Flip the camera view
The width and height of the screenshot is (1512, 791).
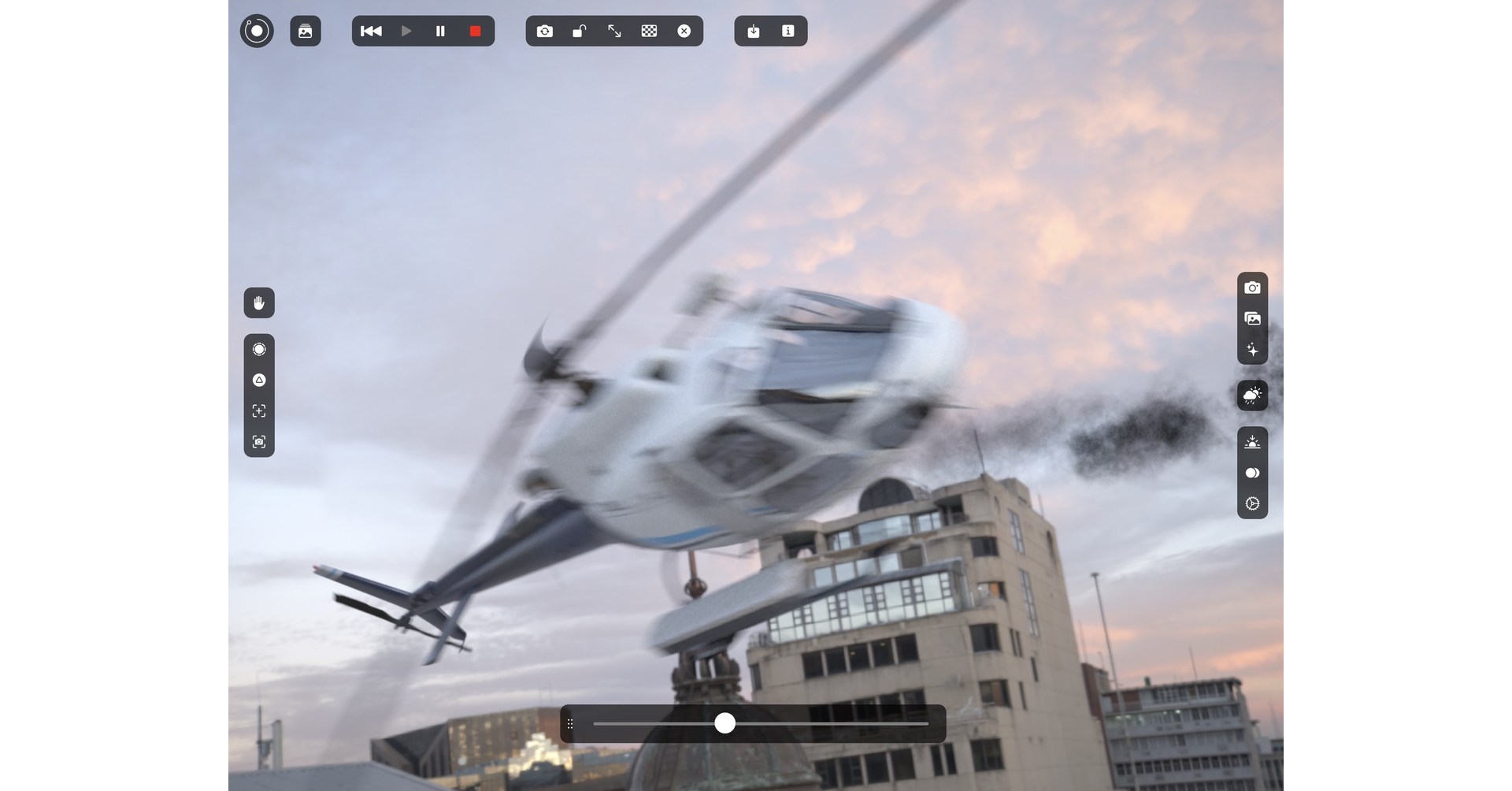[x=545, y=31]
